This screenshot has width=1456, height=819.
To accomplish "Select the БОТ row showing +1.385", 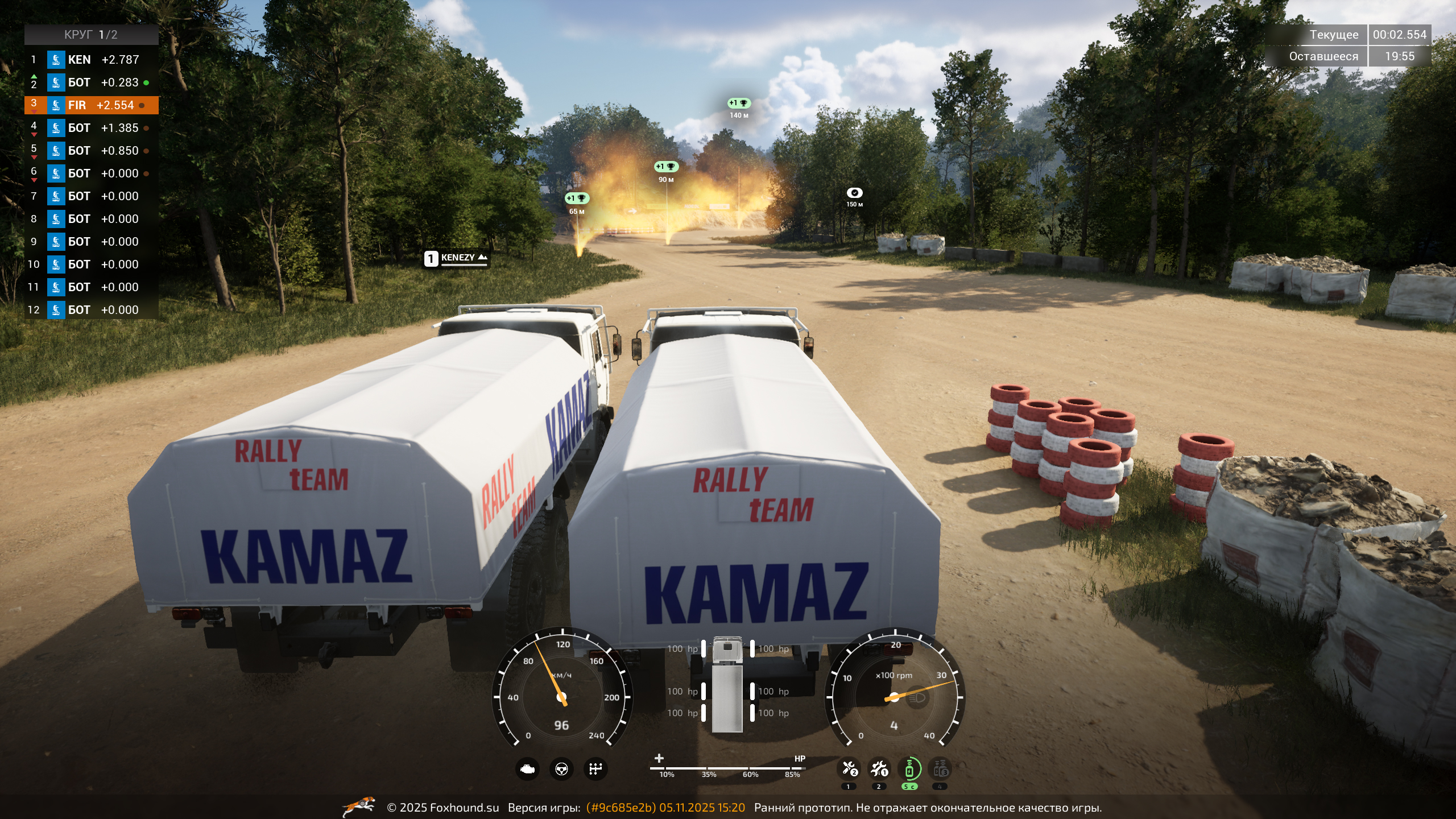I will point(91,128).
